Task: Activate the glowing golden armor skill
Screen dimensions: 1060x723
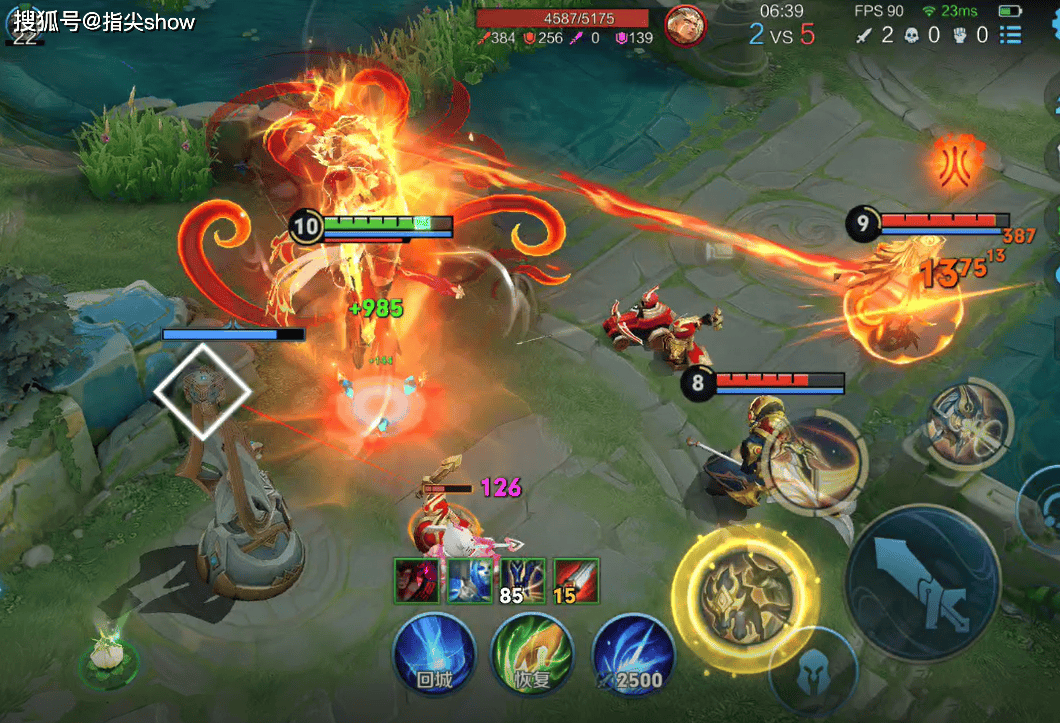Action: [x=745, y=598]
